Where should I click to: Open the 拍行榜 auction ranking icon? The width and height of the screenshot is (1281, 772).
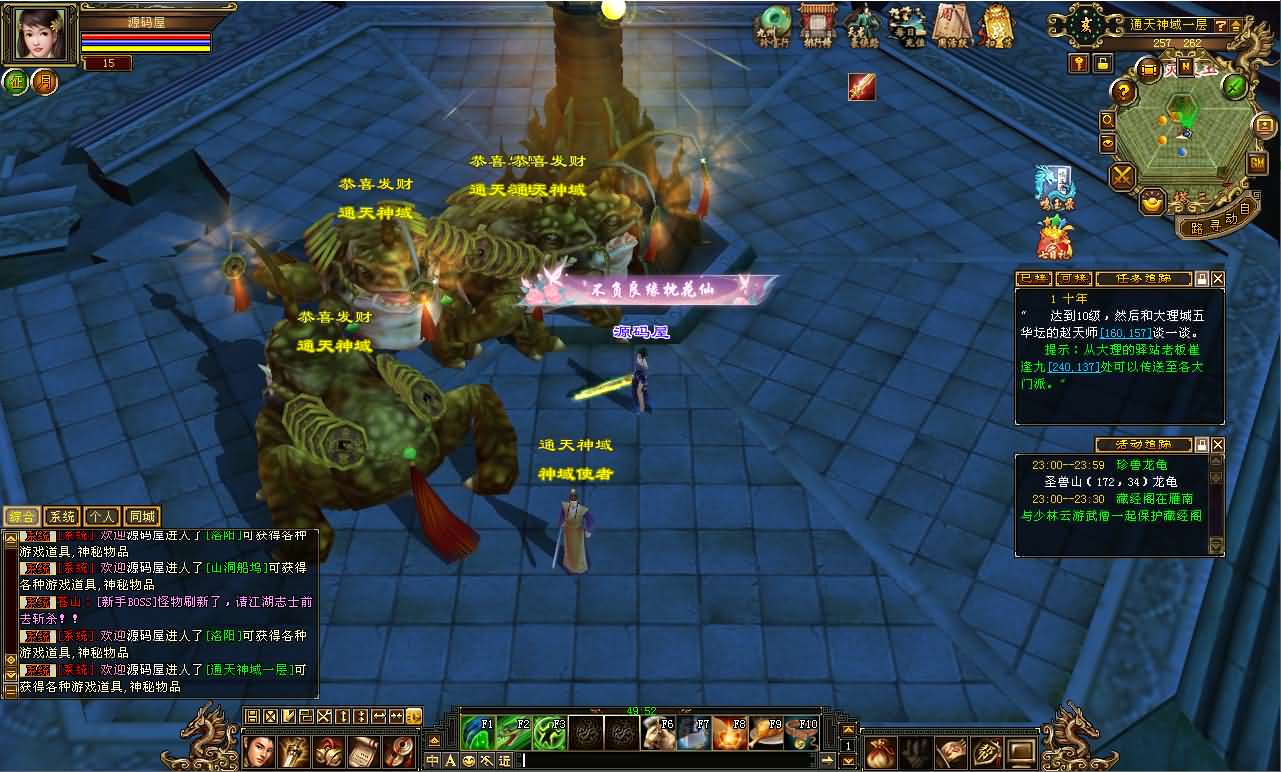coord(817,25)
